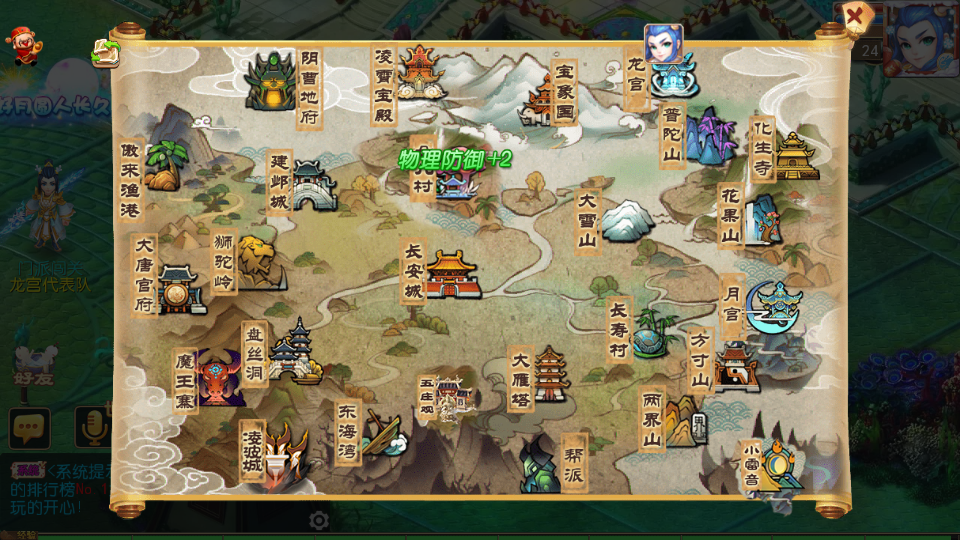Select 大雪山 on the map
This screenshot has height=540, width=960.
[x=626, y=220]
